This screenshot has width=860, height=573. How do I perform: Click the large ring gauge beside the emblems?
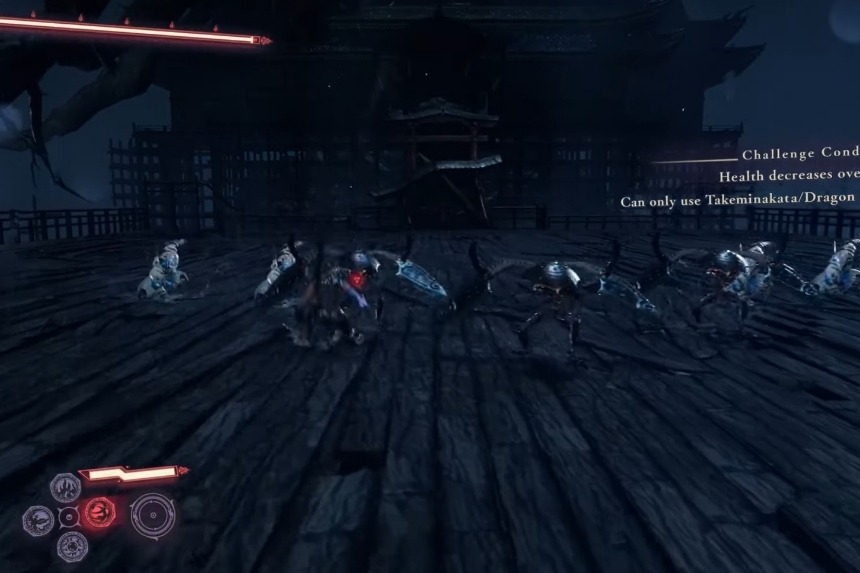(152, 516)
